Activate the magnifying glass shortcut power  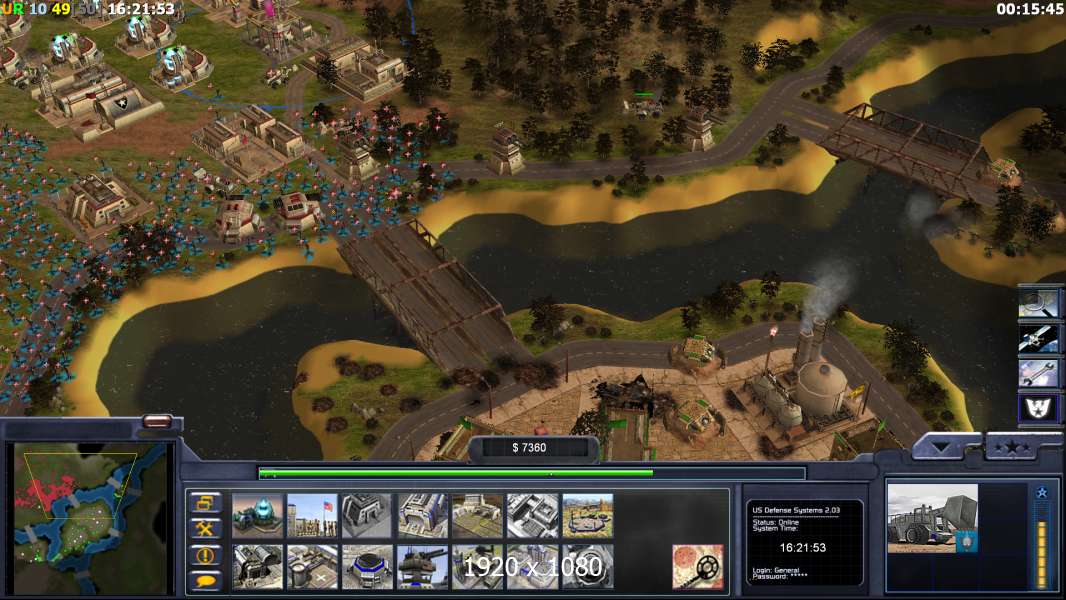1039,302
